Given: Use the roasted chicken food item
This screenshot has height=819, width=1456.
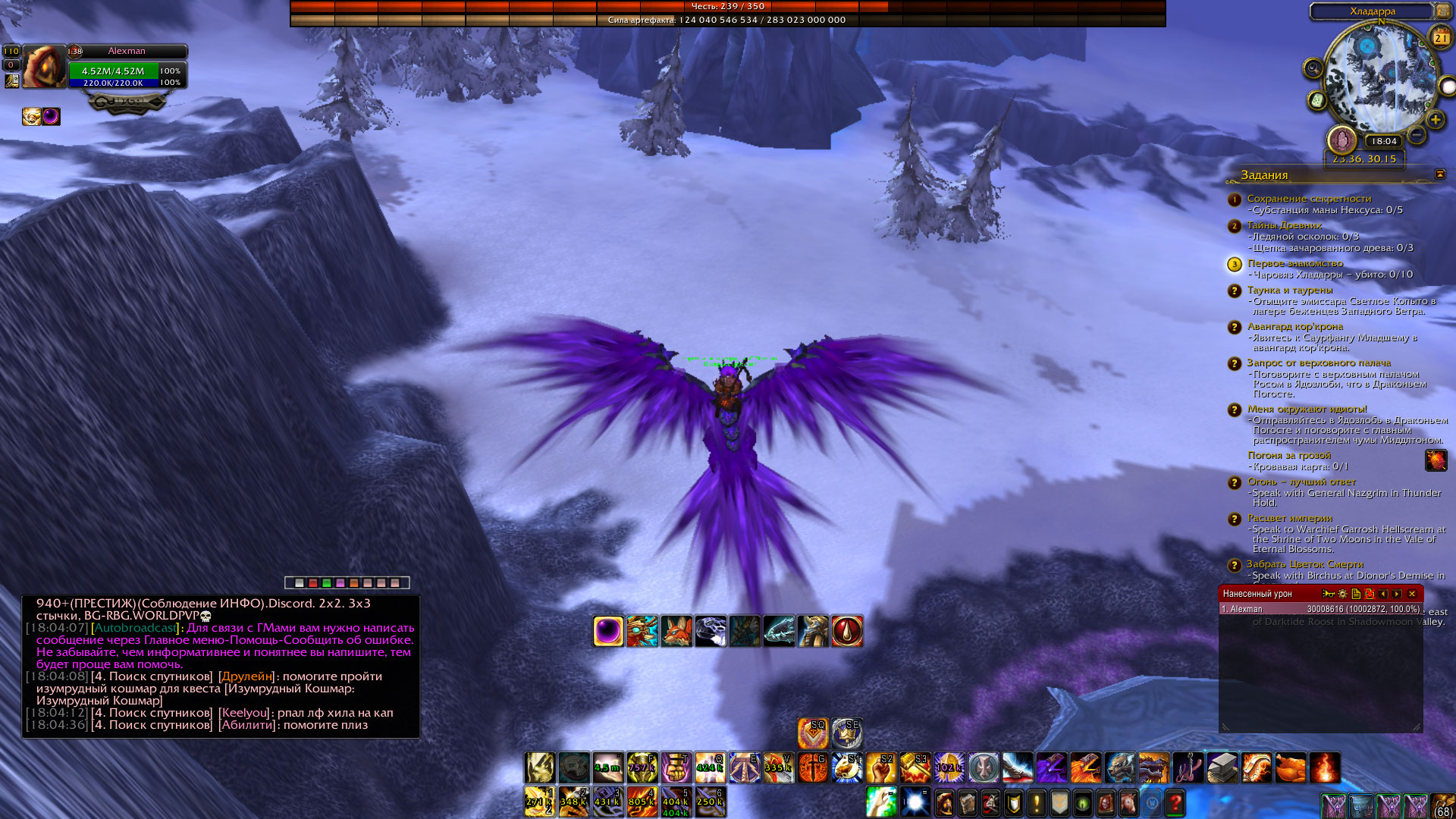Looking at the screenshot, I should click(x=1290, y=768).
